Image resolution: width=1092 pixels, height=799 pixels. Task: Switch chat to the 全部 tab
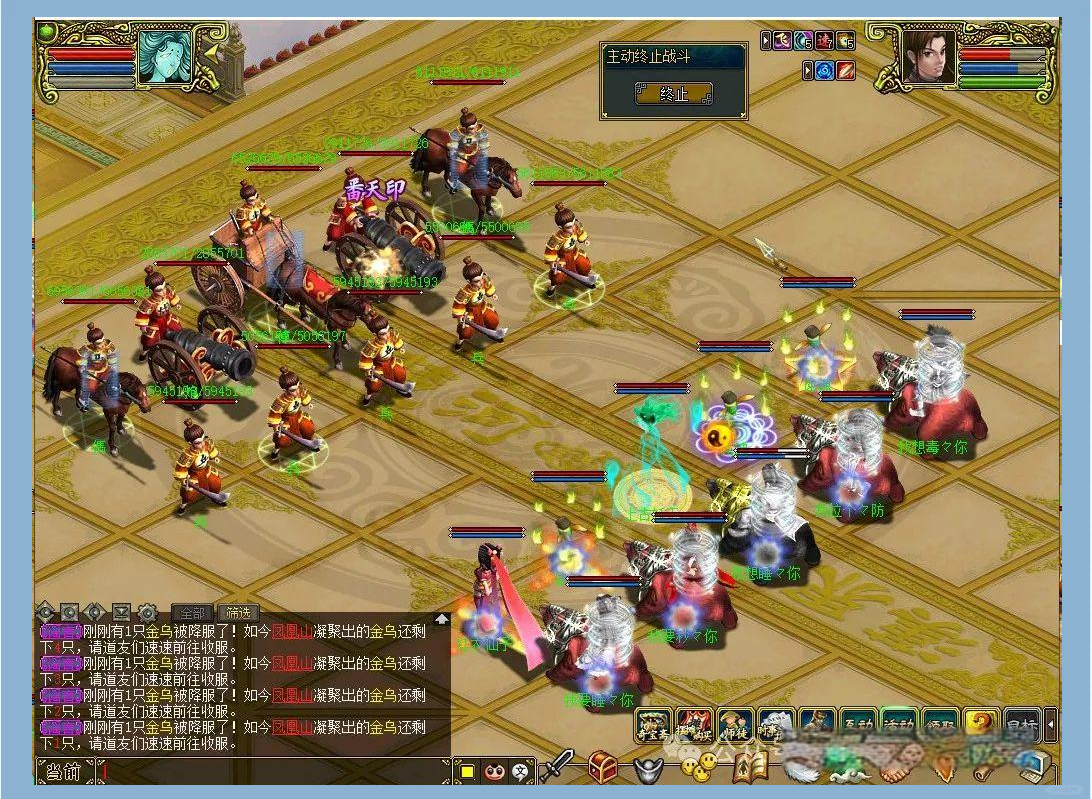pyautogui.click(x=192, y=612)
